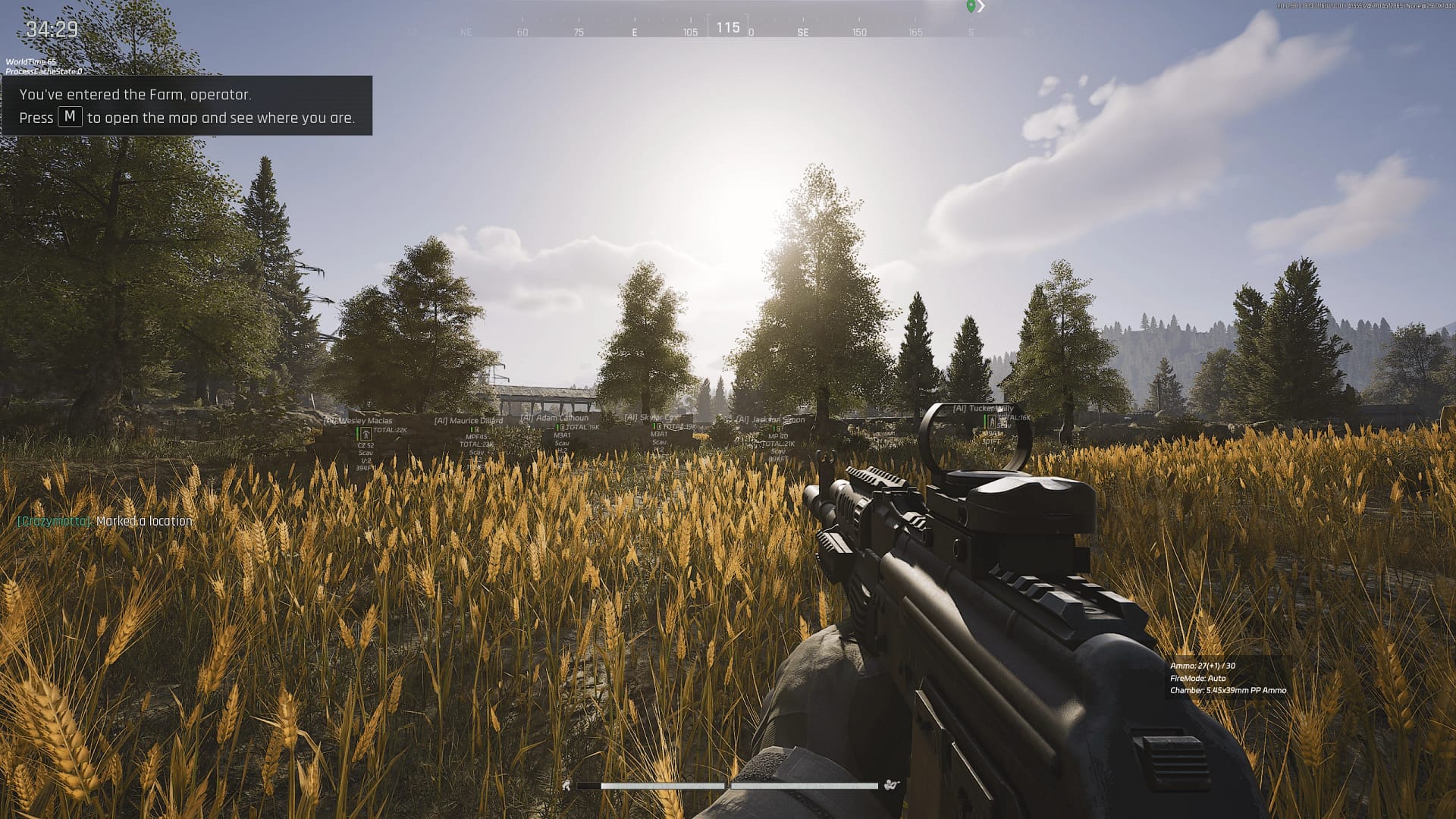Select the green location pin on the compass
The width and height of the screenshot is (1456, 819).
point(971,6)
